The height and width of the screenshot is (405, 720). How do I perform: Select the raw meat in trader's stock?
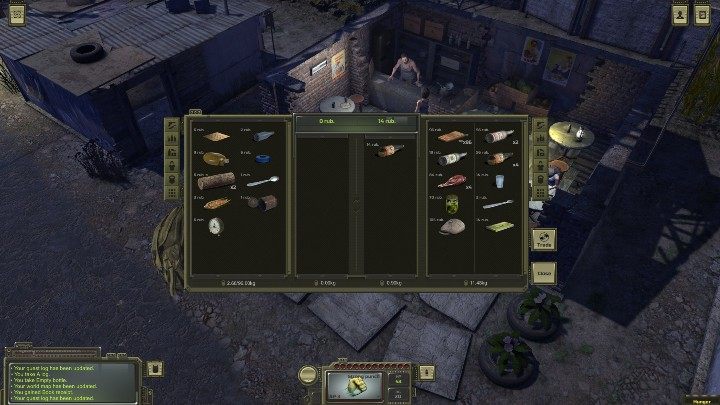pyautogui.click(x=452, y=181)
